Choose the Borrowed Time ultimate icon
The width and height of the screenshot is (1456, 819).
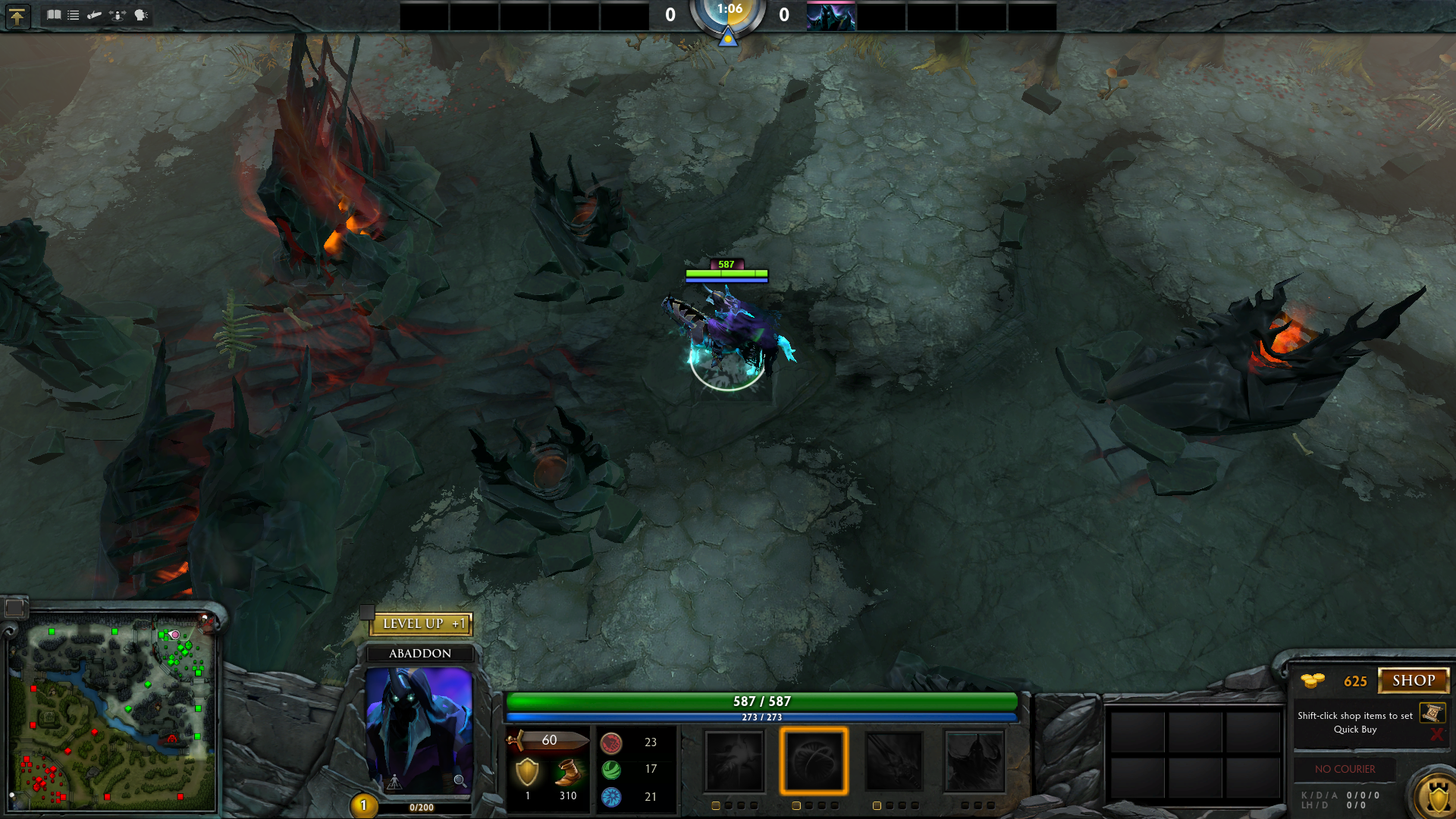[974, 761]
